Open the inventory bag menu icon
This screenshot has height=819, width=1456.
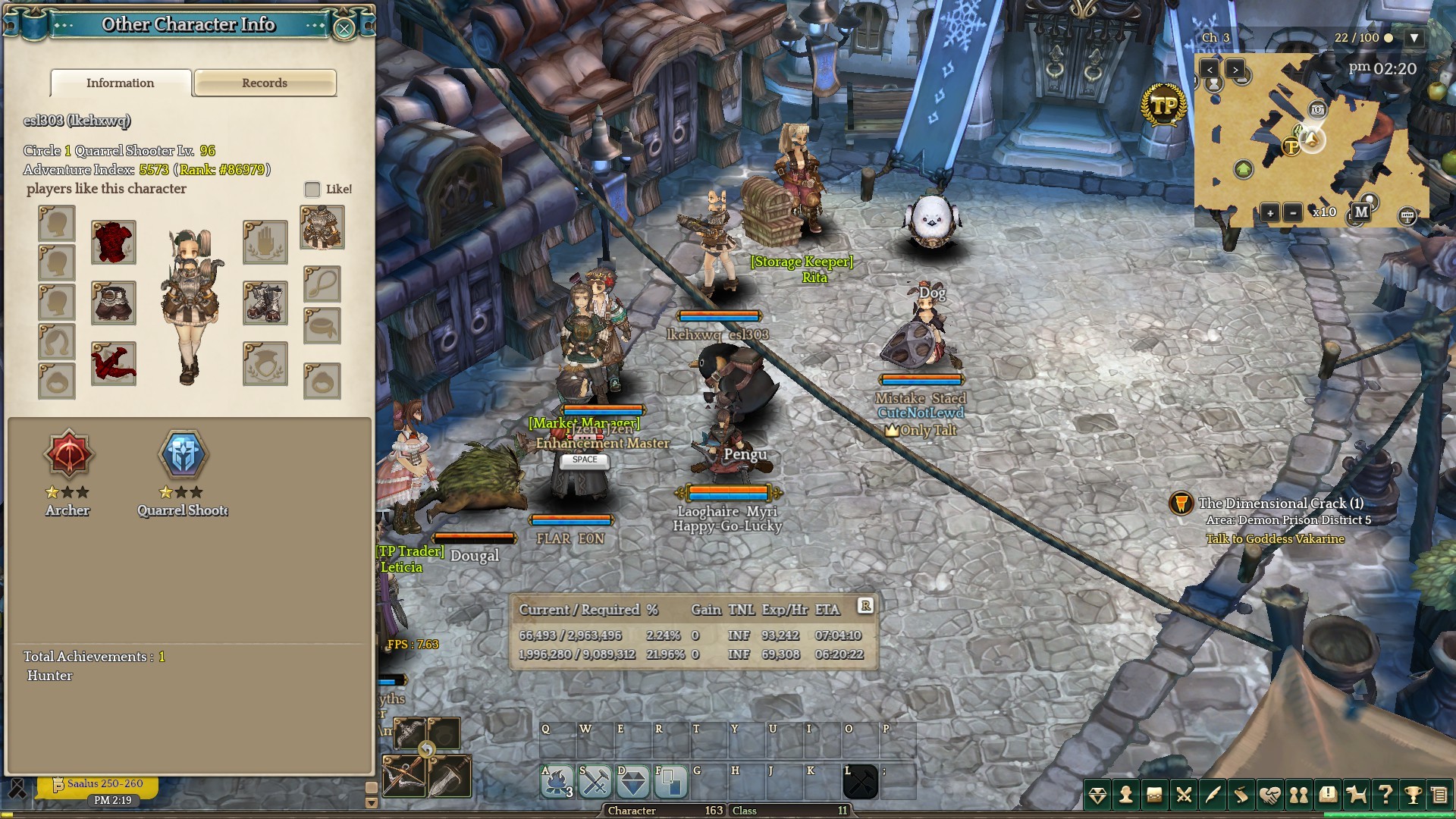(x=1154, y=795)
